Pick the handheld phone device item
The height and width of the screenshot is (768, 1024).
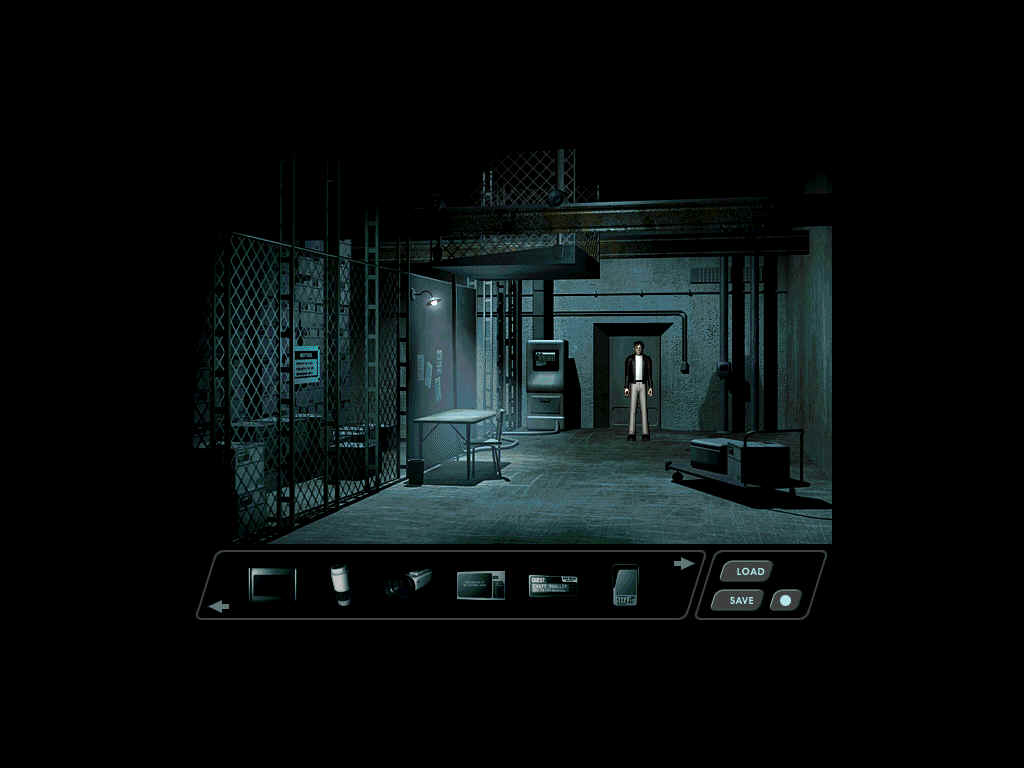(x=625, y=585)
